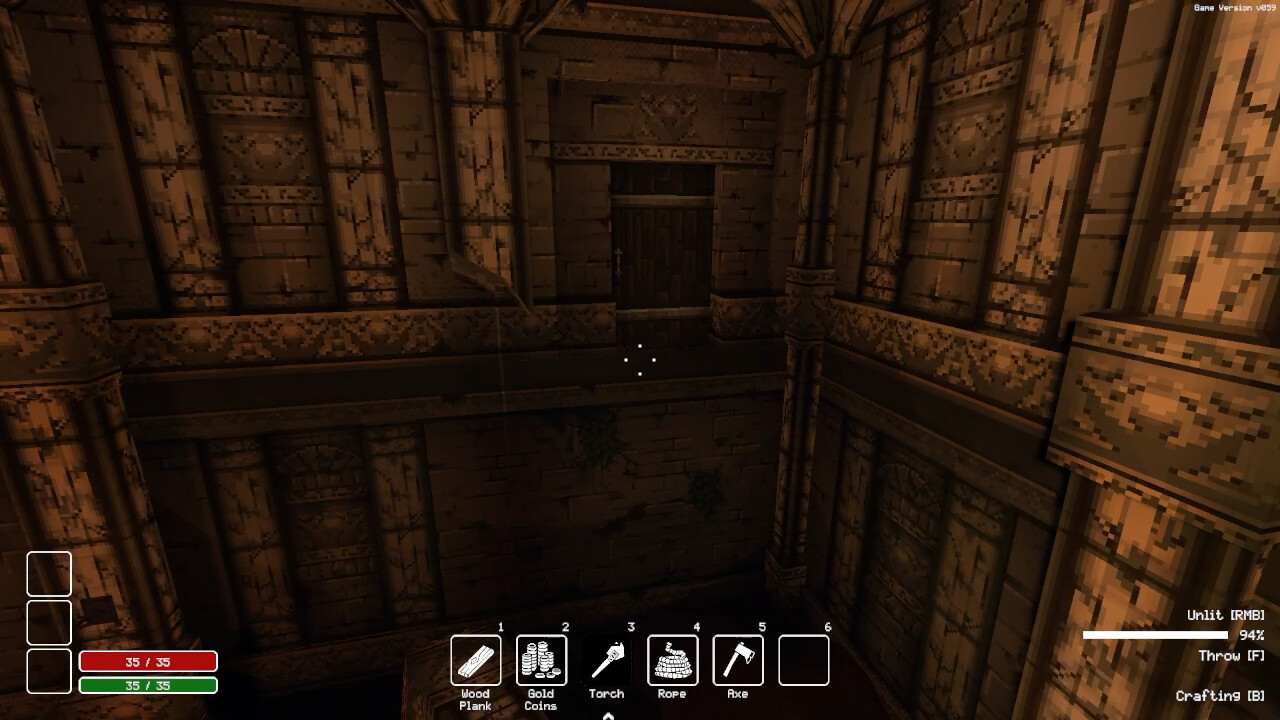This screenshot has width=1280, height=720.
Task: Click the red 35/35 health bar
Action: coord(147,661)
